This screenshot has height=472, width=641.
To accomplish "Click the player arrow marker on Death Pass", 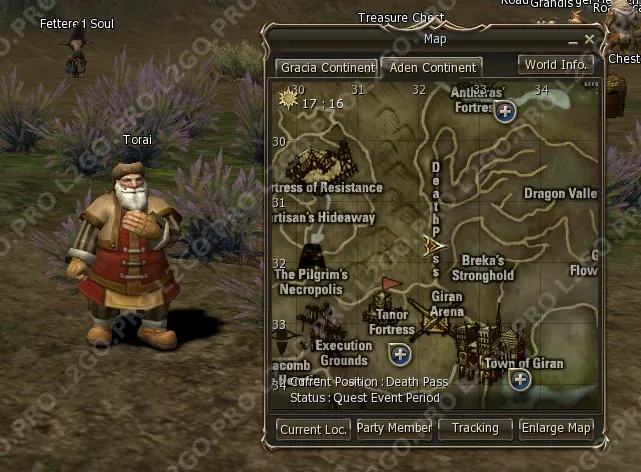I will (x=435, y=244).
